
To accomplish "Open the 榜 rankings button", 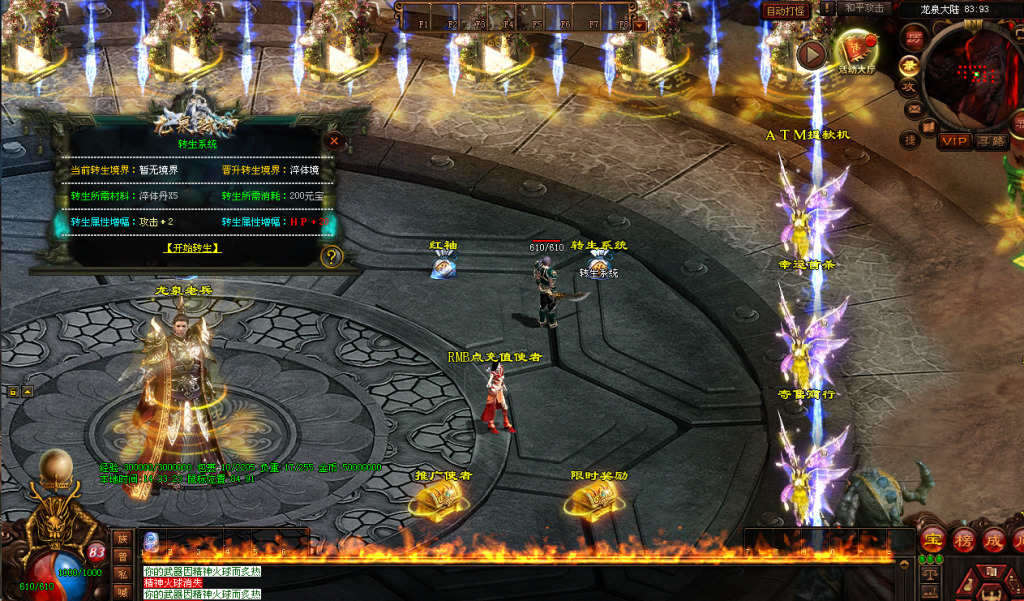I will coord(964,540).
